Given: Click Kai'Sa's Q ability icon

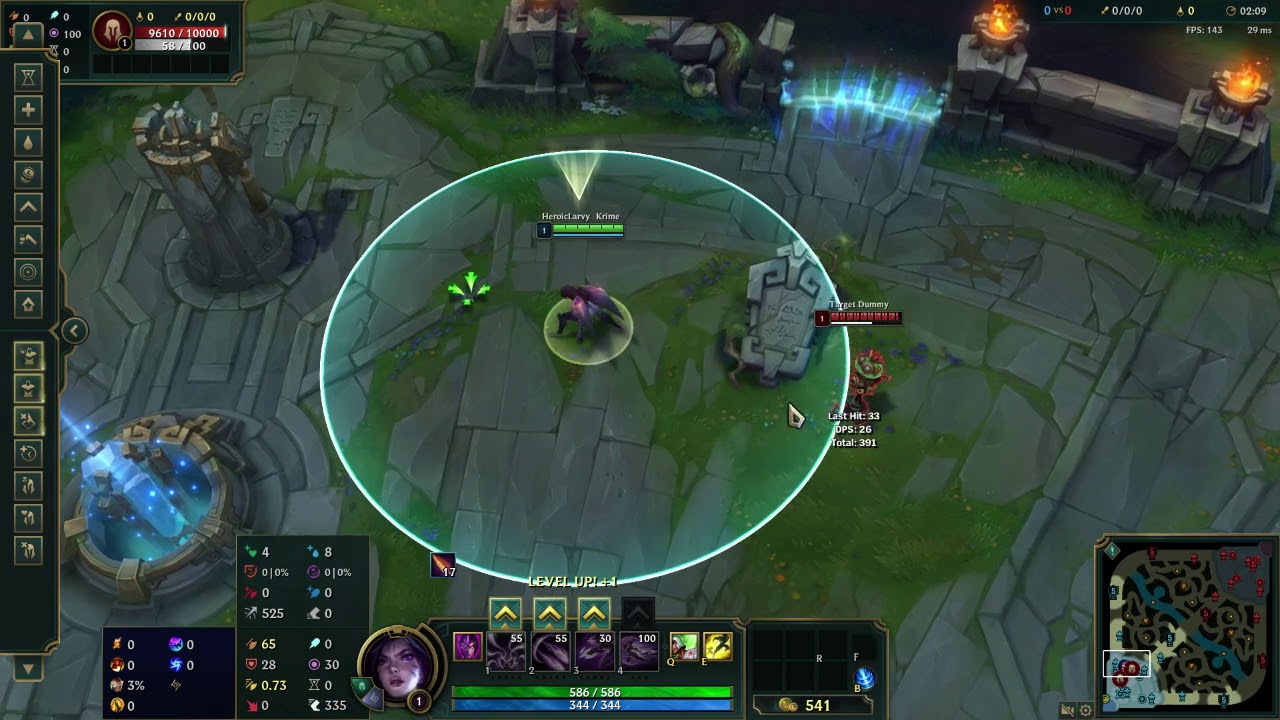Looking at the screenshot, I should click(507, 651).
